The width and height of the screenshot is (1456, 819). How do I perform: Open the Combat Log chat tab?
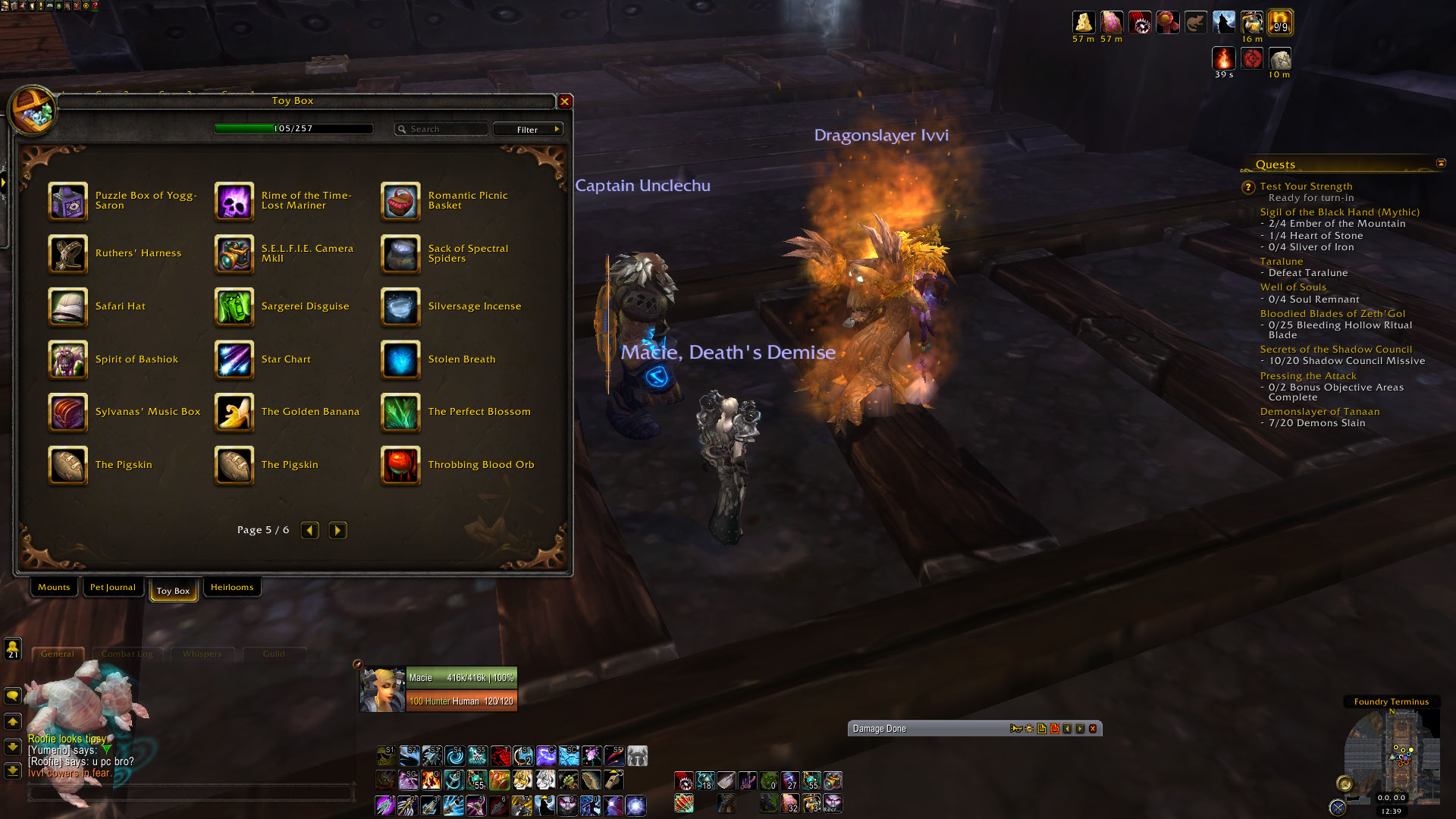127,654
